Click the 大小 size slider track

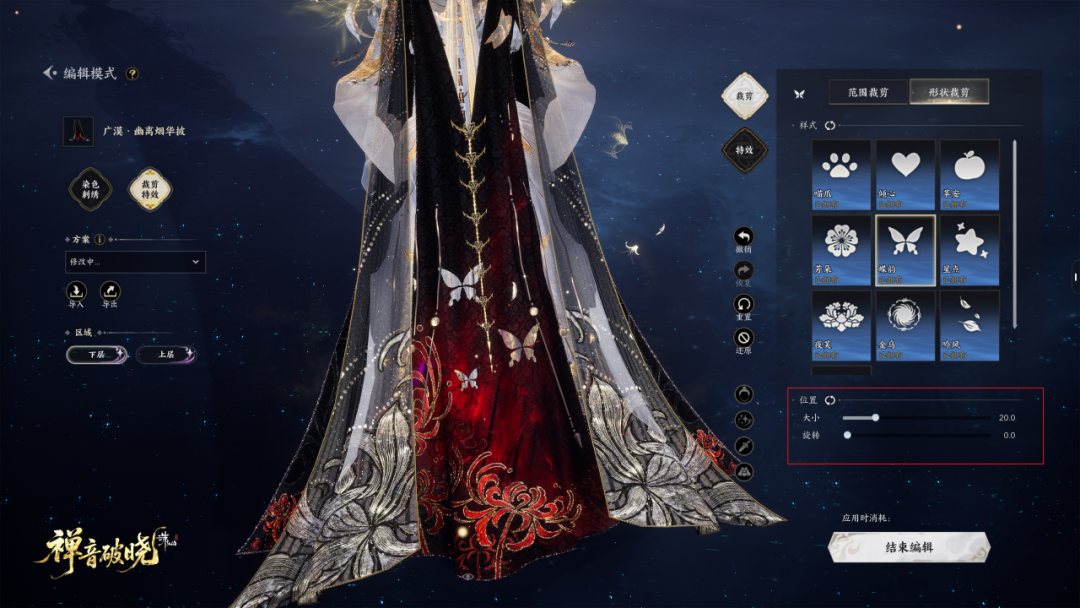(x=917, y=418)
